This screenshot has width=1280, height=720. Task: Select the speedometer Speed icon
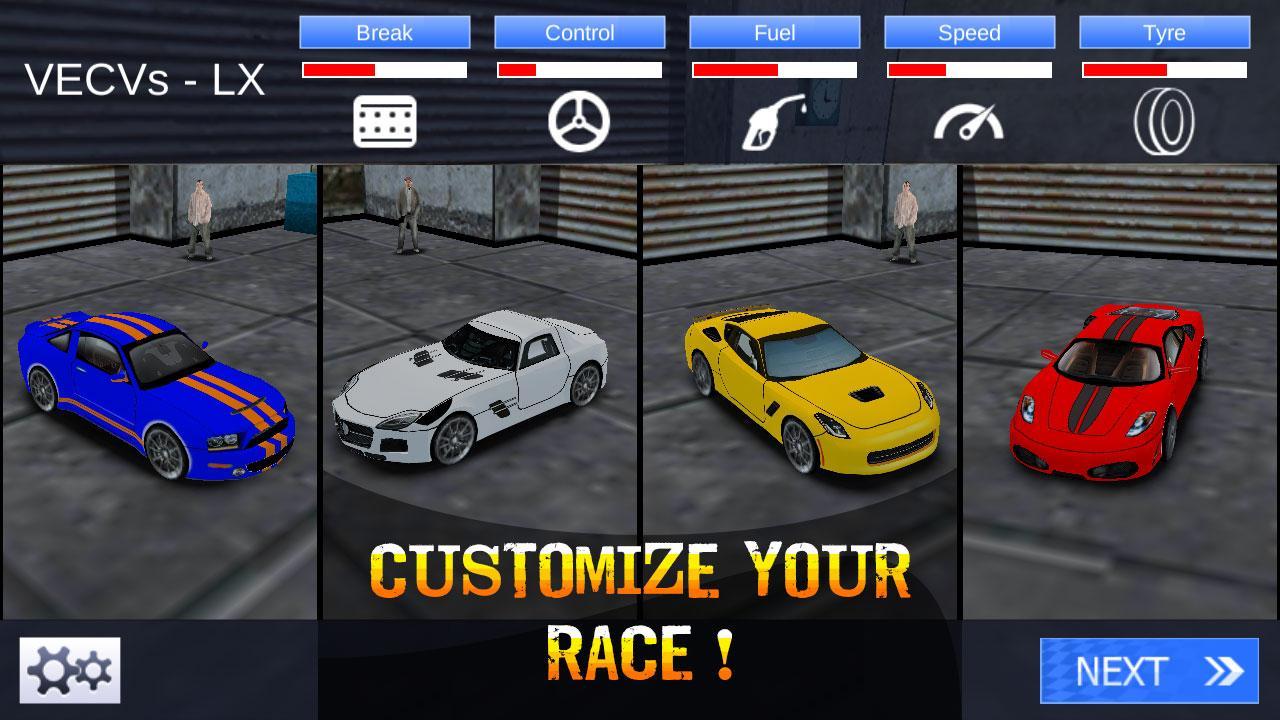tap(968, 120)
